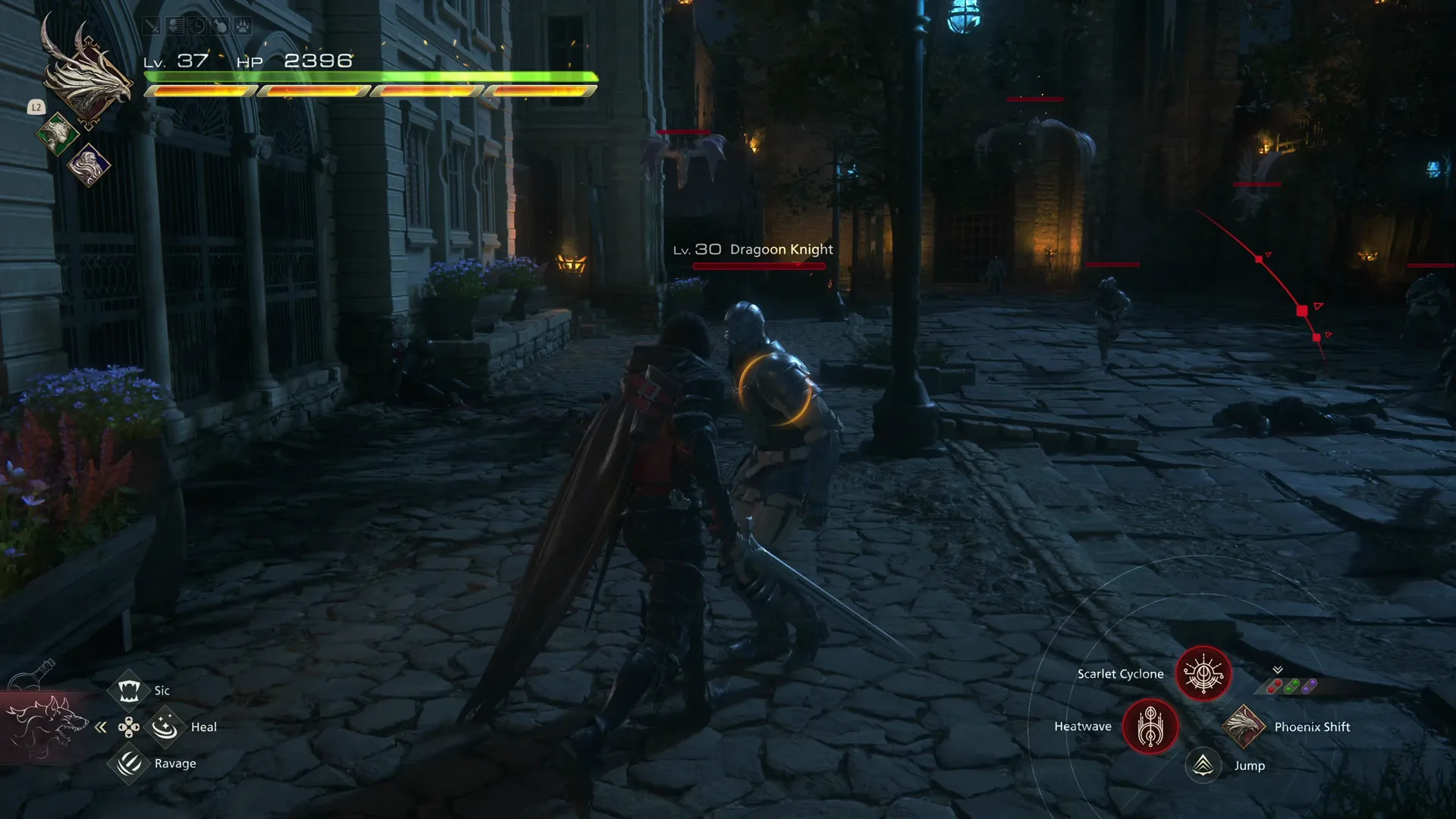Open the L2 Eikon selector badge
This screenshot has height=819, width=1456.
click(x=35, y=108)
